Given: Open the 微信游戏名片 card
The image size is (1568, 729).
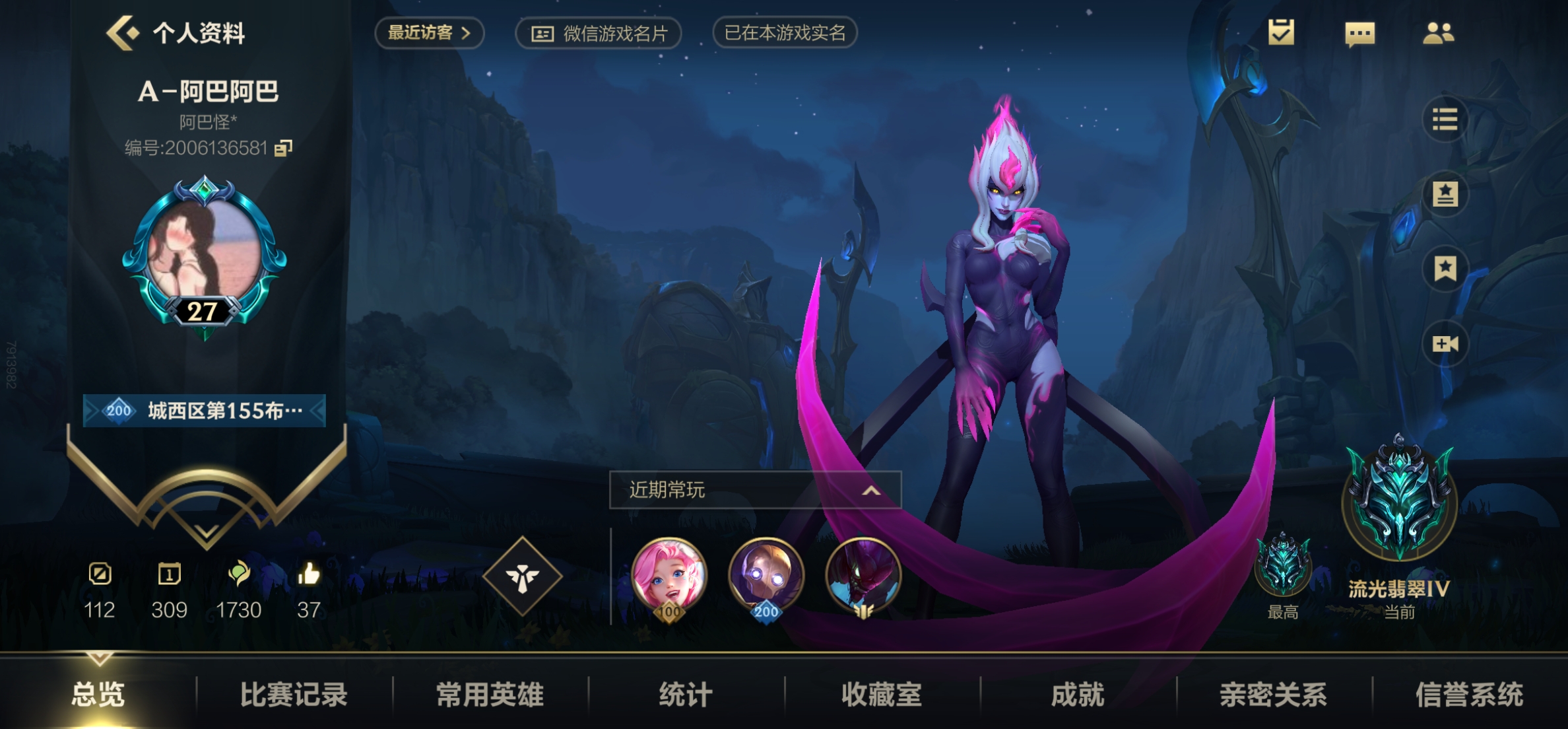Looking at the screenshot, I should pos(599,33).
